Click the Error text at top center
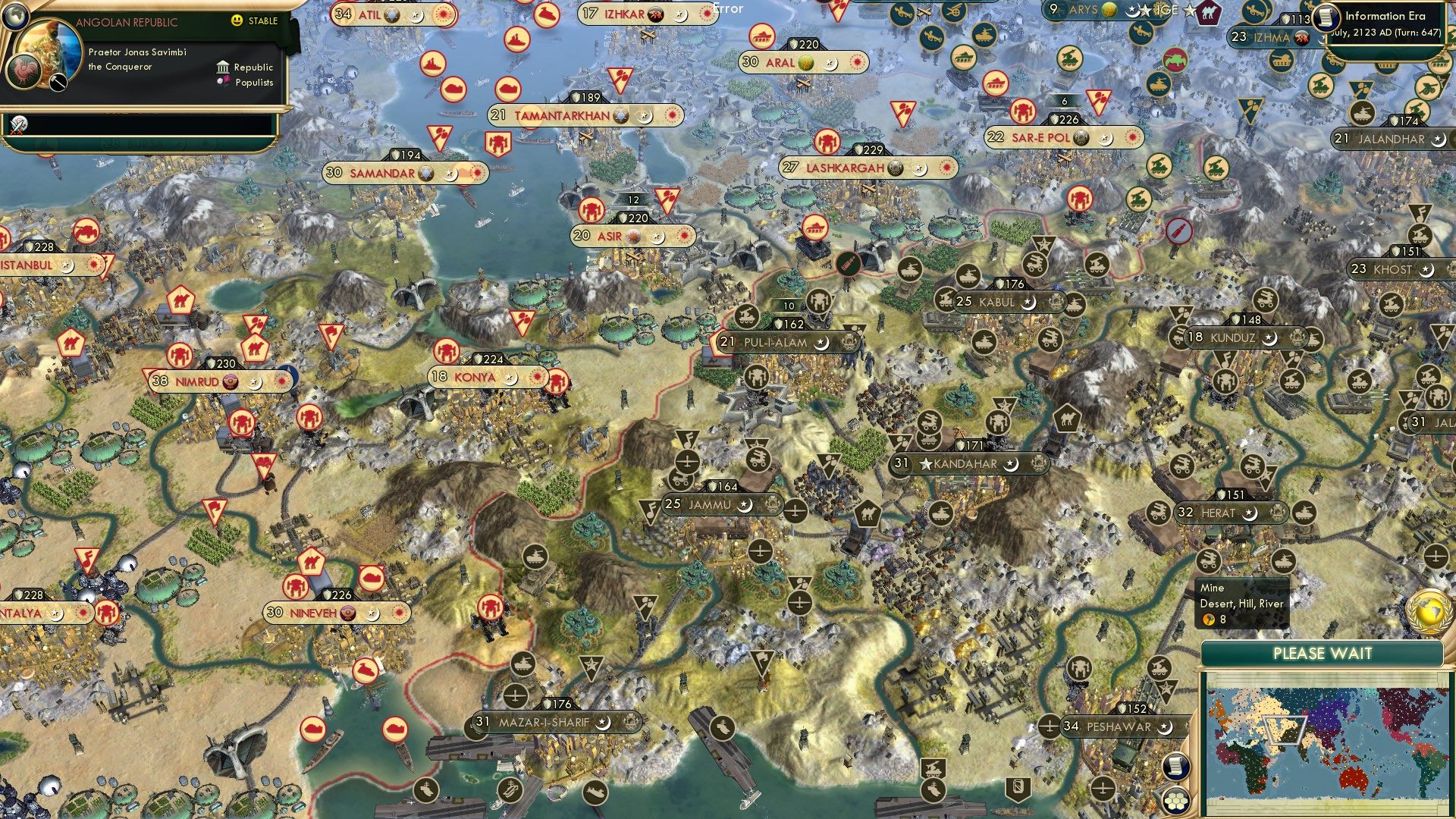 pyautogui.click(x=726, y=8)
